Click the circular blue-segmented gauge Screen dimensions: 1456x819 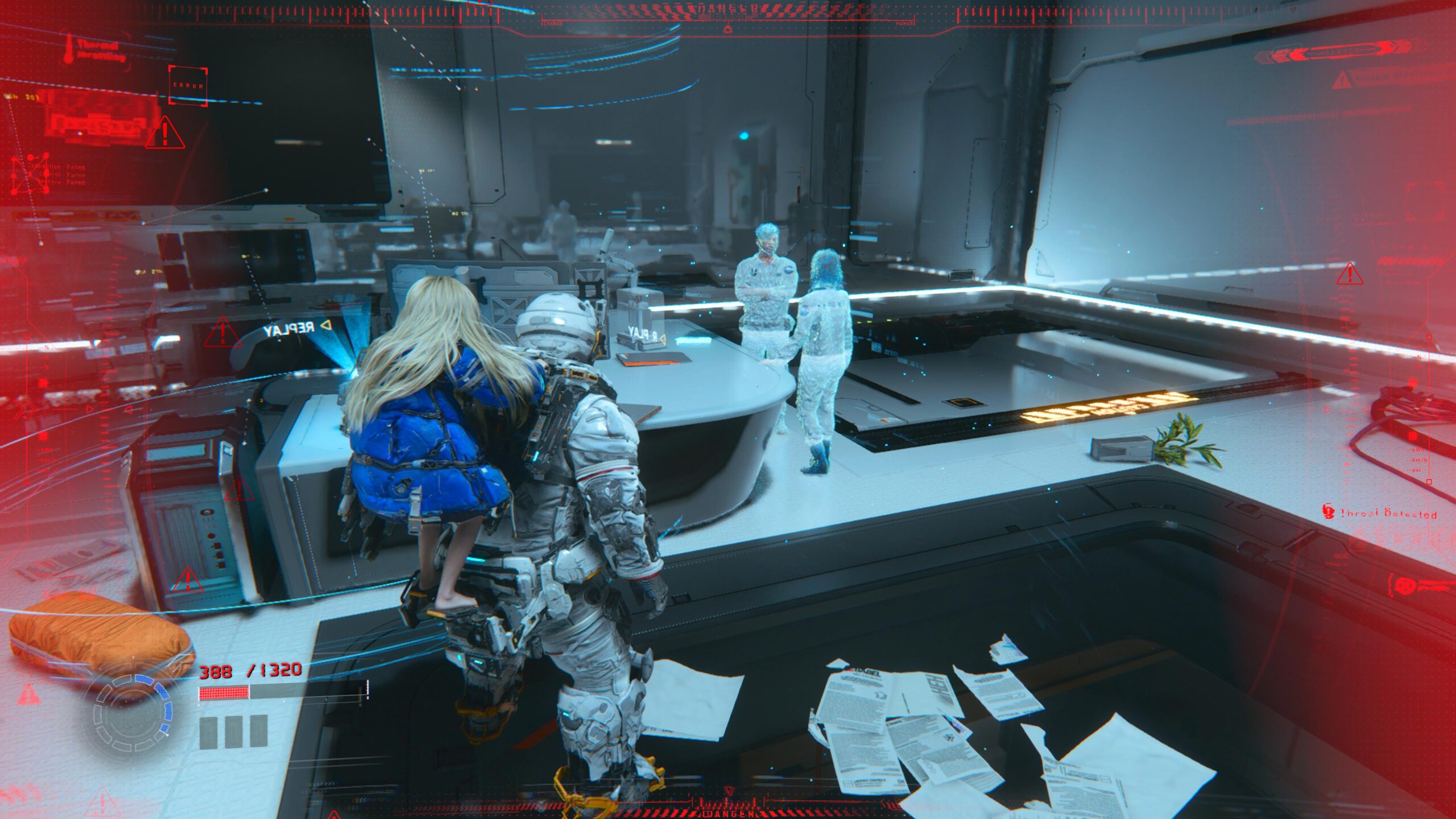coord(133,712)
